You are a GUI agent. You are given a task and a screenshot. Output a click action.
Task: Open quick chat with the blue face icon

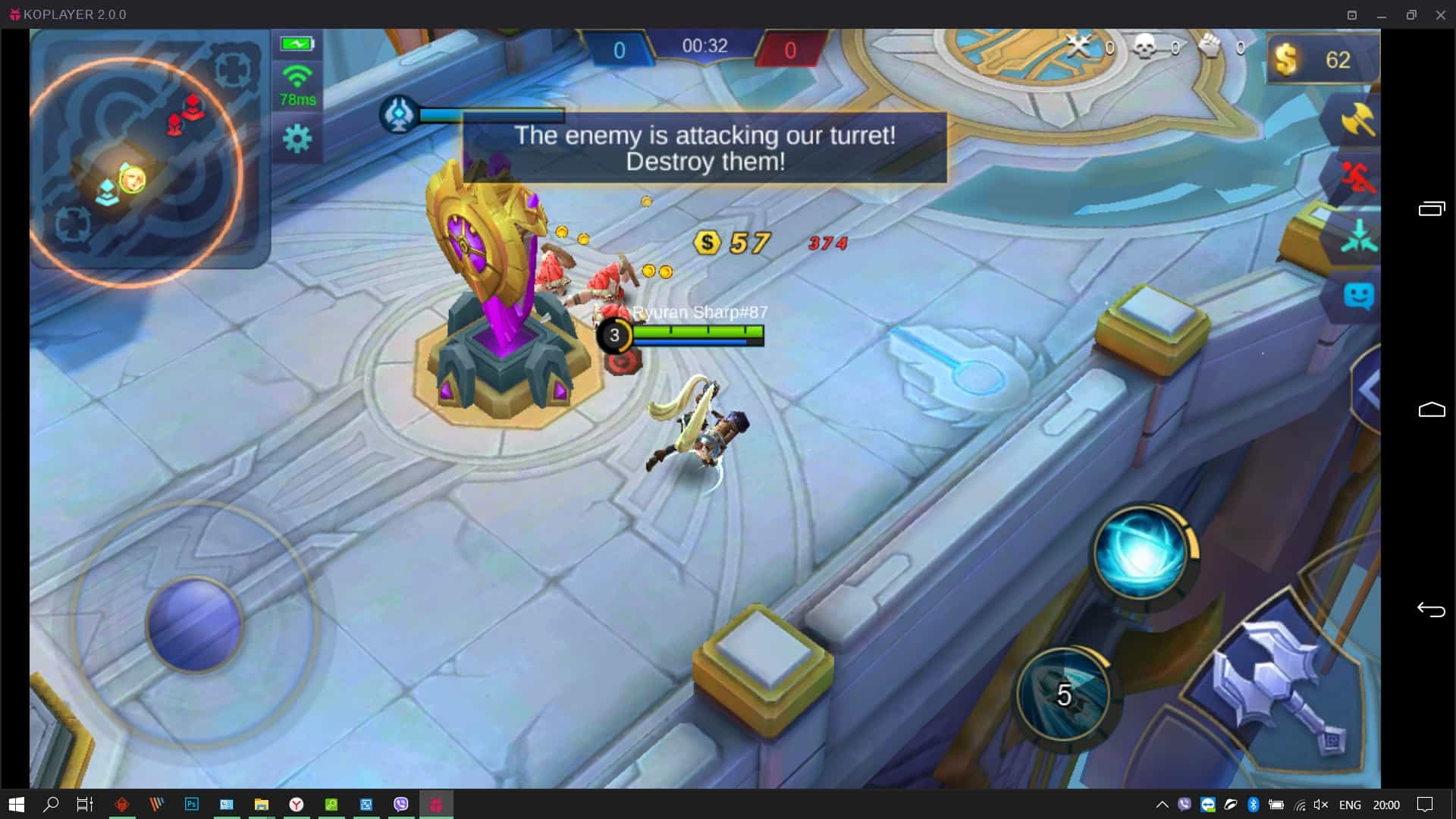click(x=1358, y=296)
